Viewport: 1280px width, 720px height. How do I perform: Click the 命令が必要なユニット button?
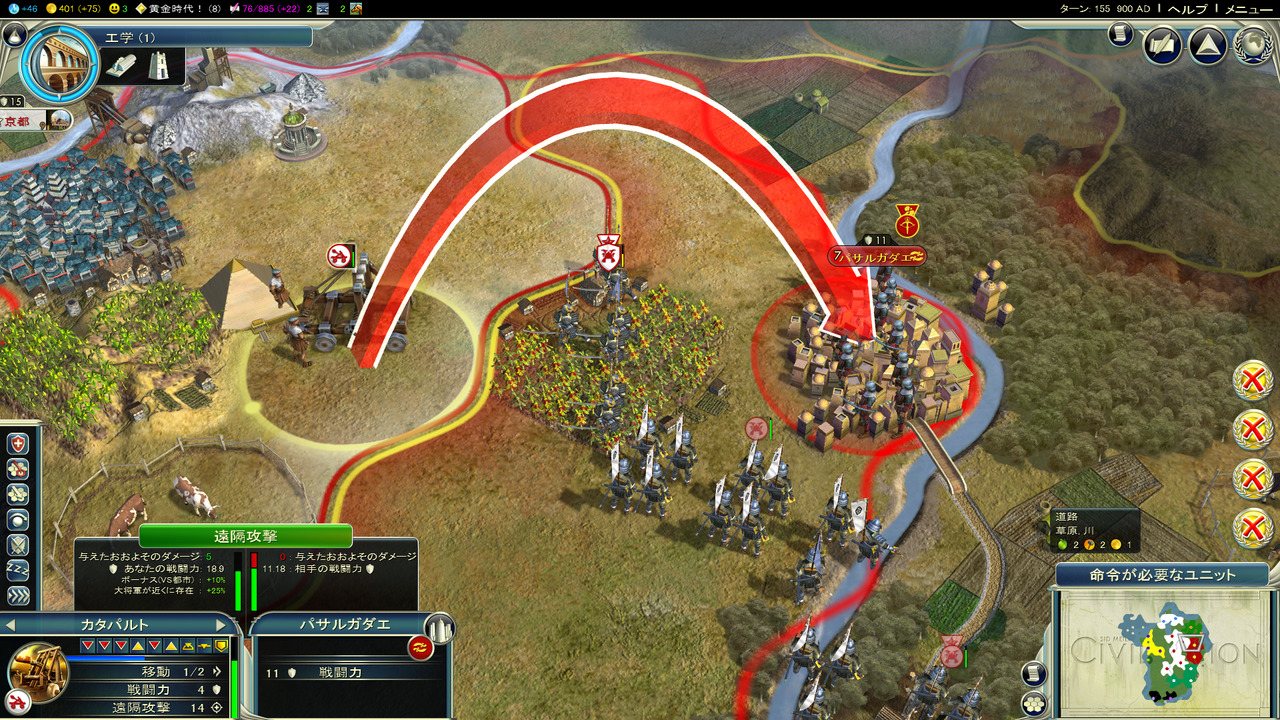[1161, 575]
